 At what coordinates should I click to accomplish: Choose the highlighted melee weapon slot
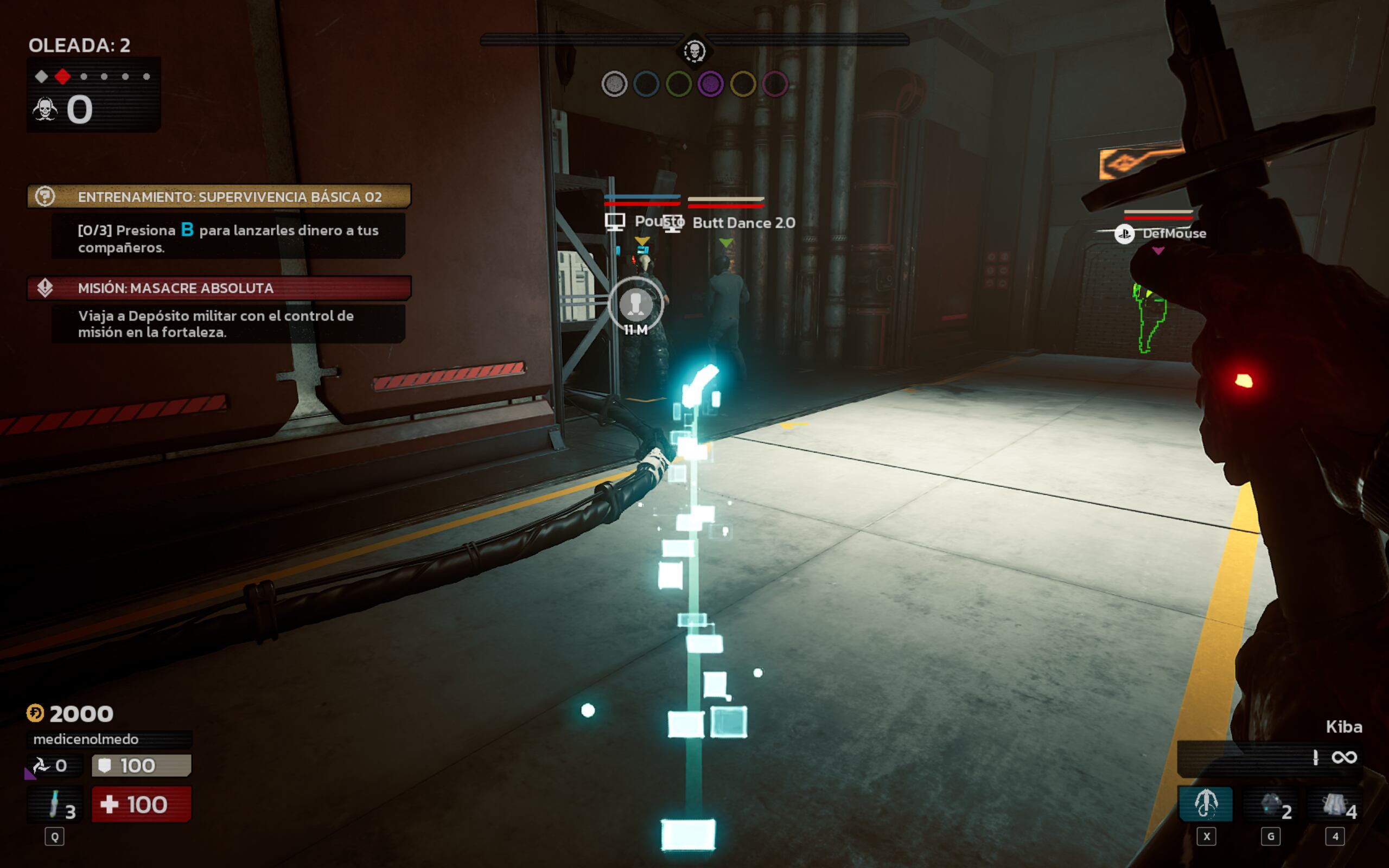[1205, 803]
